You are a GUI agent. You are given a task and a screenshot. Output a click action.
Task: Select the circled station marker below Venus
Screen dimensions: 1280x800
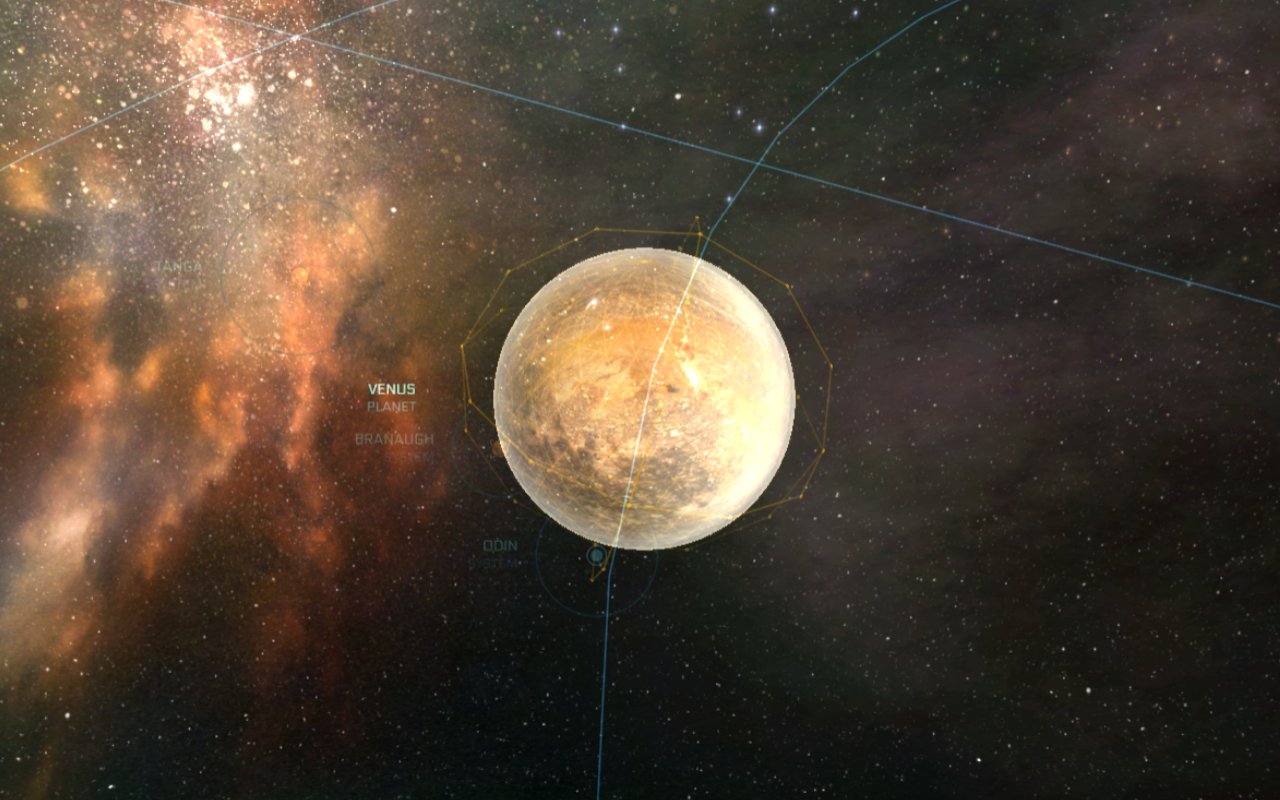pos(595,555)
